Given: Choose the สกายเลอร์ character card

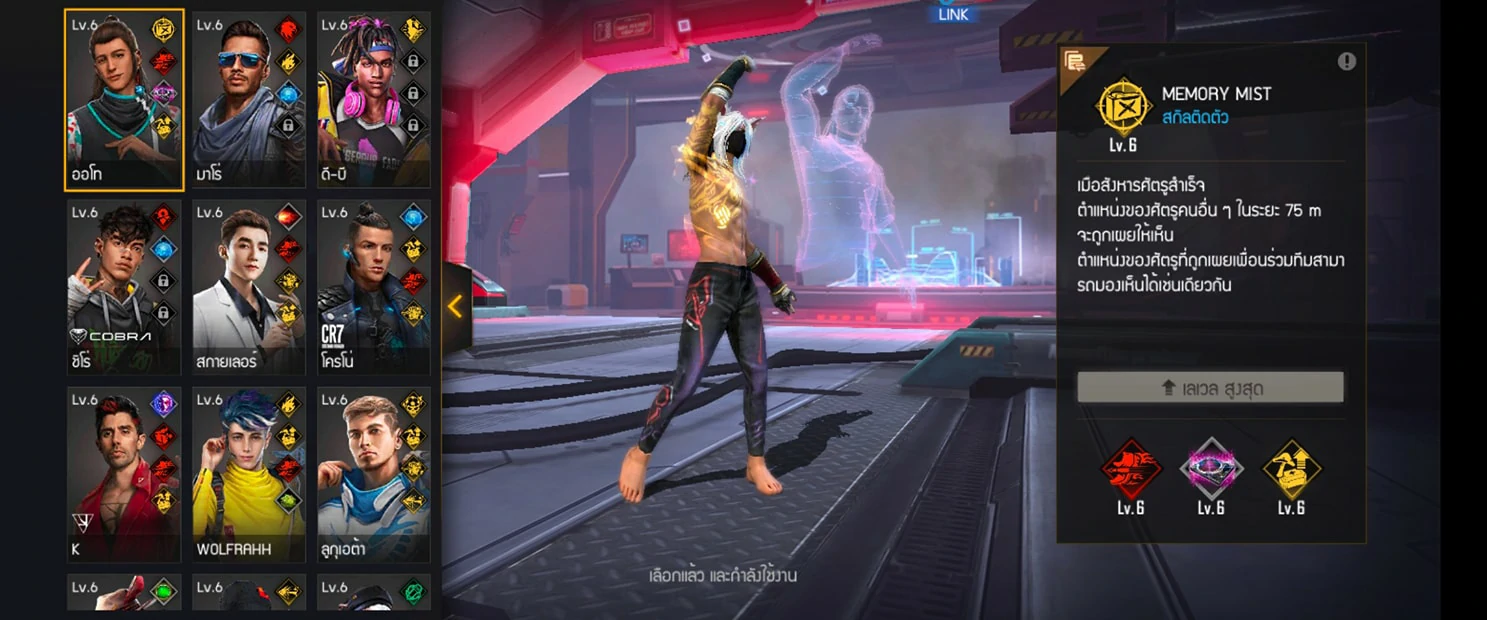Looking at the screenshot, I should pos(235,287).
